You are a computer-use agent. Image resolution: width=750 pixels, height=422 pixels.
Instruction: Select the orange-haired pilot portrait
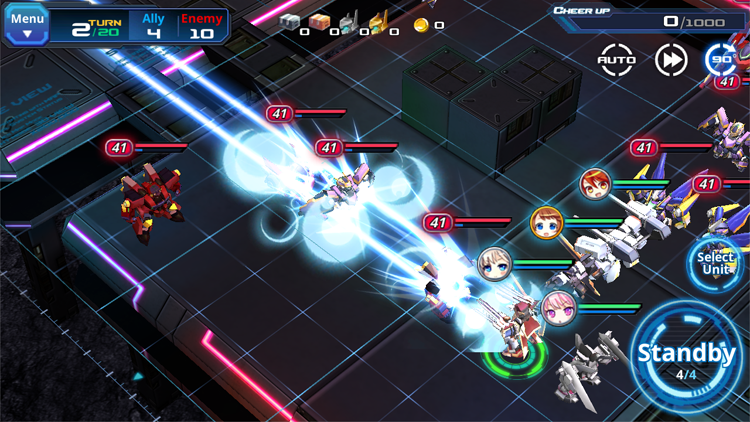546,222
